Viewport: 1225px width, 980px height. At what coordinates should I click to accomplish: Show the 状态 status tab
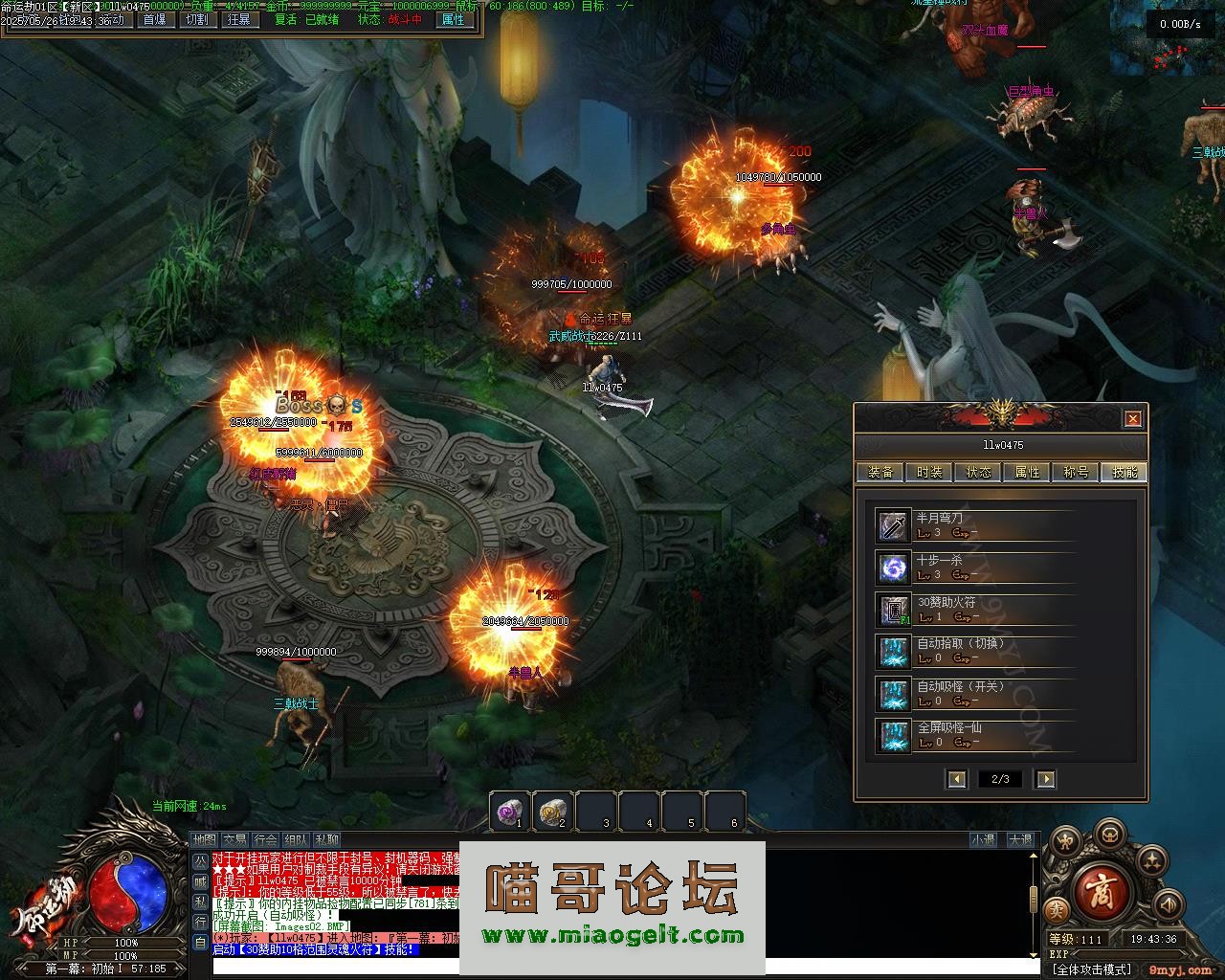click(978, 472)
